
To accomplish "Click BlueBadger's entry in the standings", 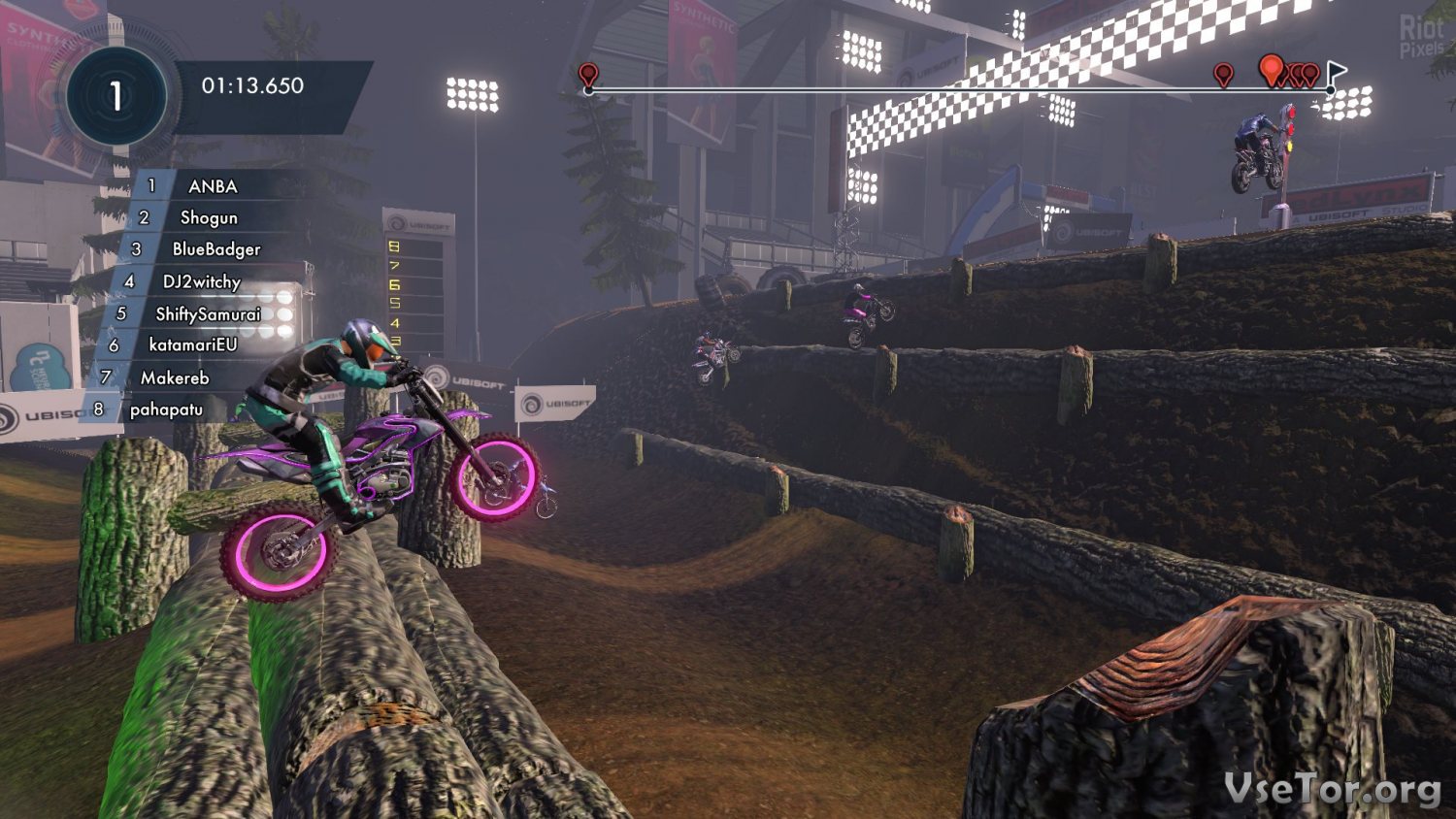I will click(215, 249).
